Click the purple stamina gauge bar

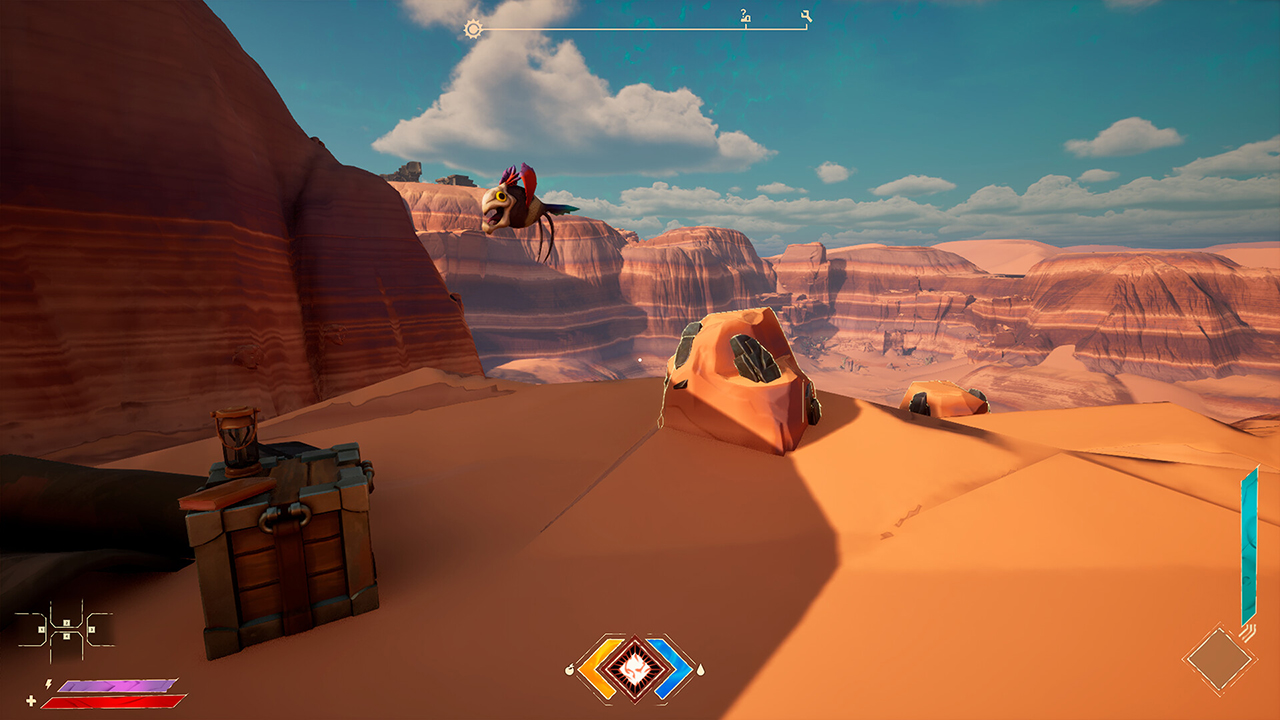[x=115, y=686]
